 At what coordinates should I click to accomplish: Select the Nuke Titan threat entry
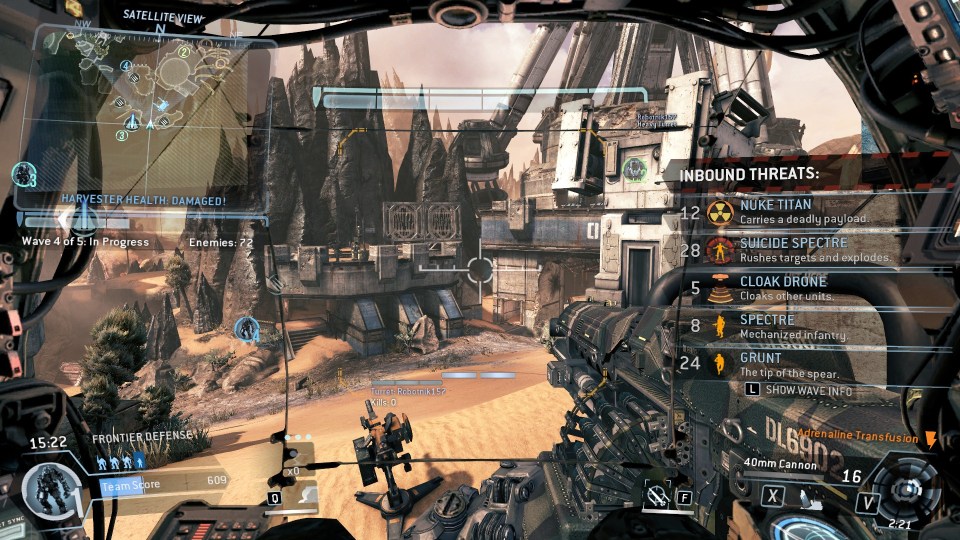pos(790,211)
